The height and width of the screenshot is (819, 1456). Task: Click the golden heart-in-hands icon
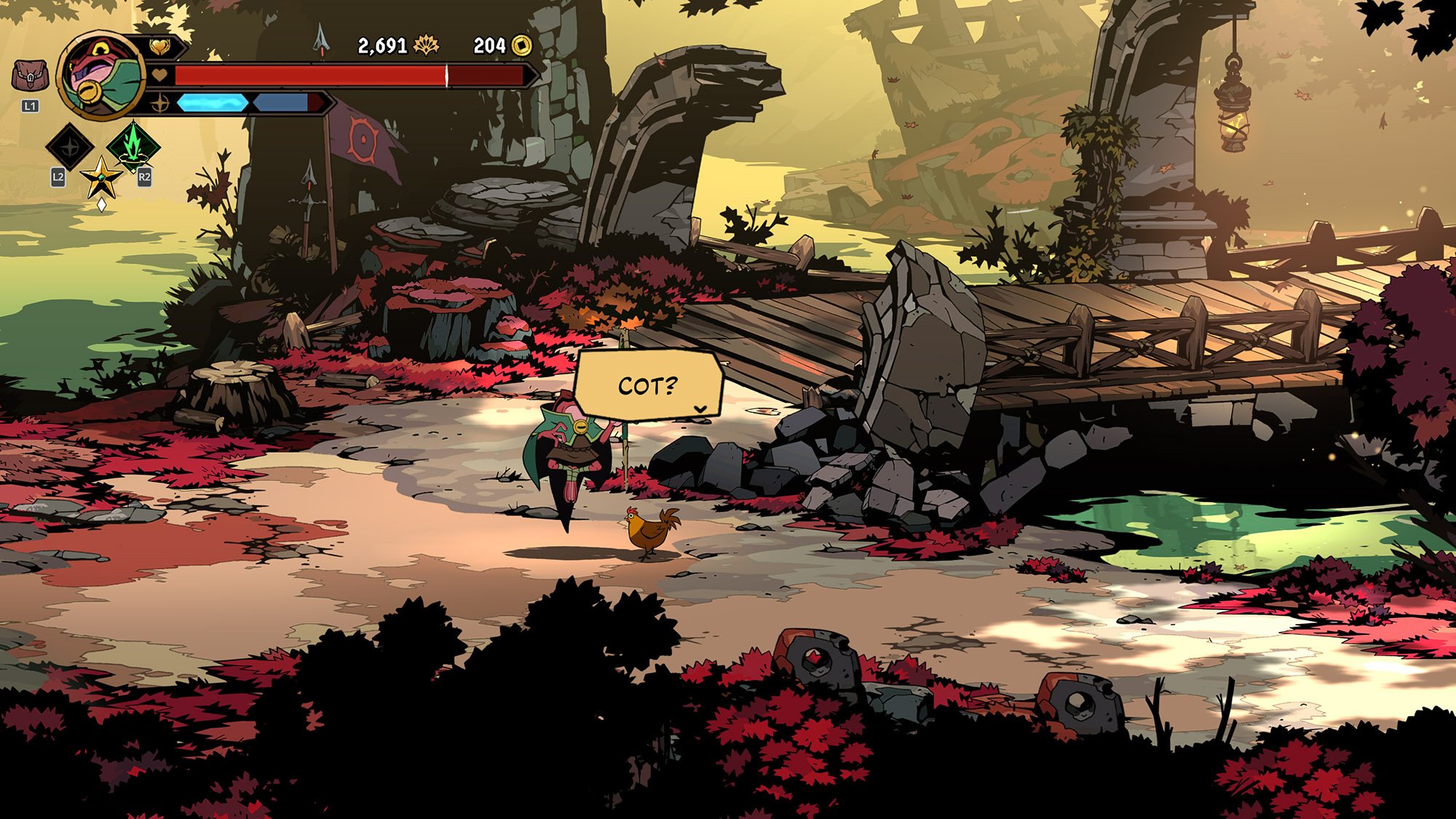(159, 47)
